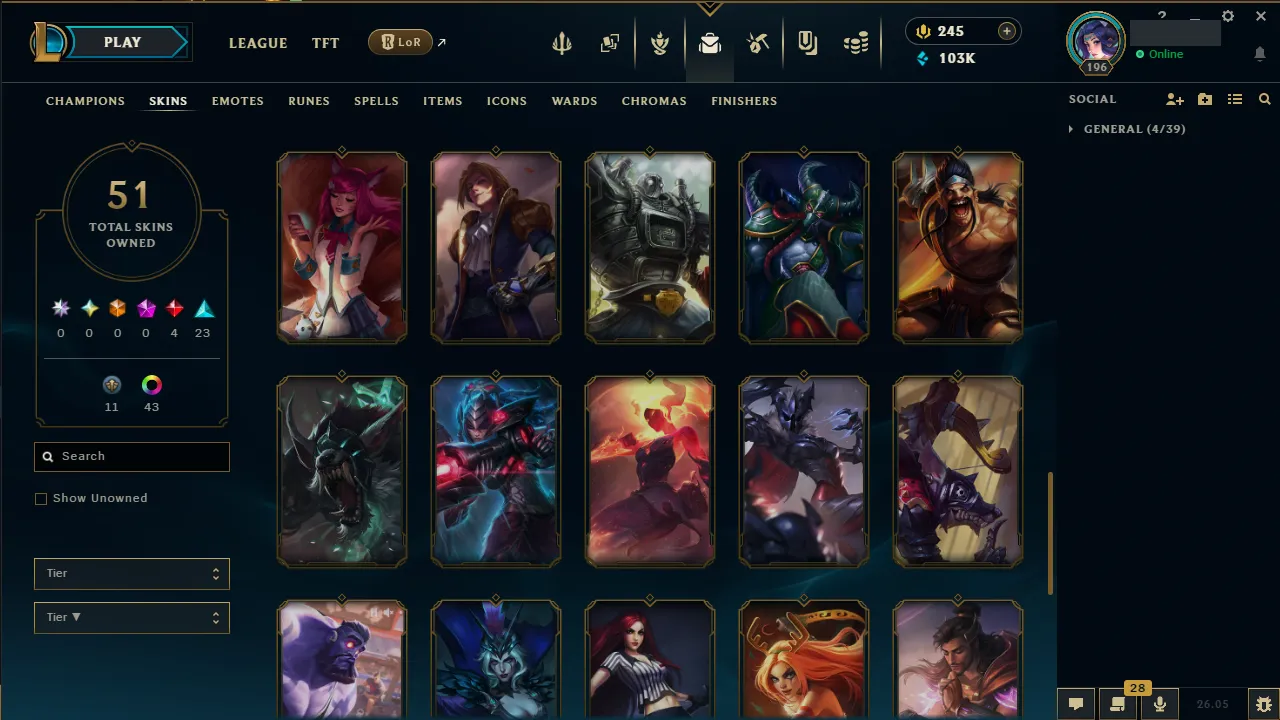Toggle the voice chat microphone
The image size is (1280, 720).
[x=1159, y=703]
